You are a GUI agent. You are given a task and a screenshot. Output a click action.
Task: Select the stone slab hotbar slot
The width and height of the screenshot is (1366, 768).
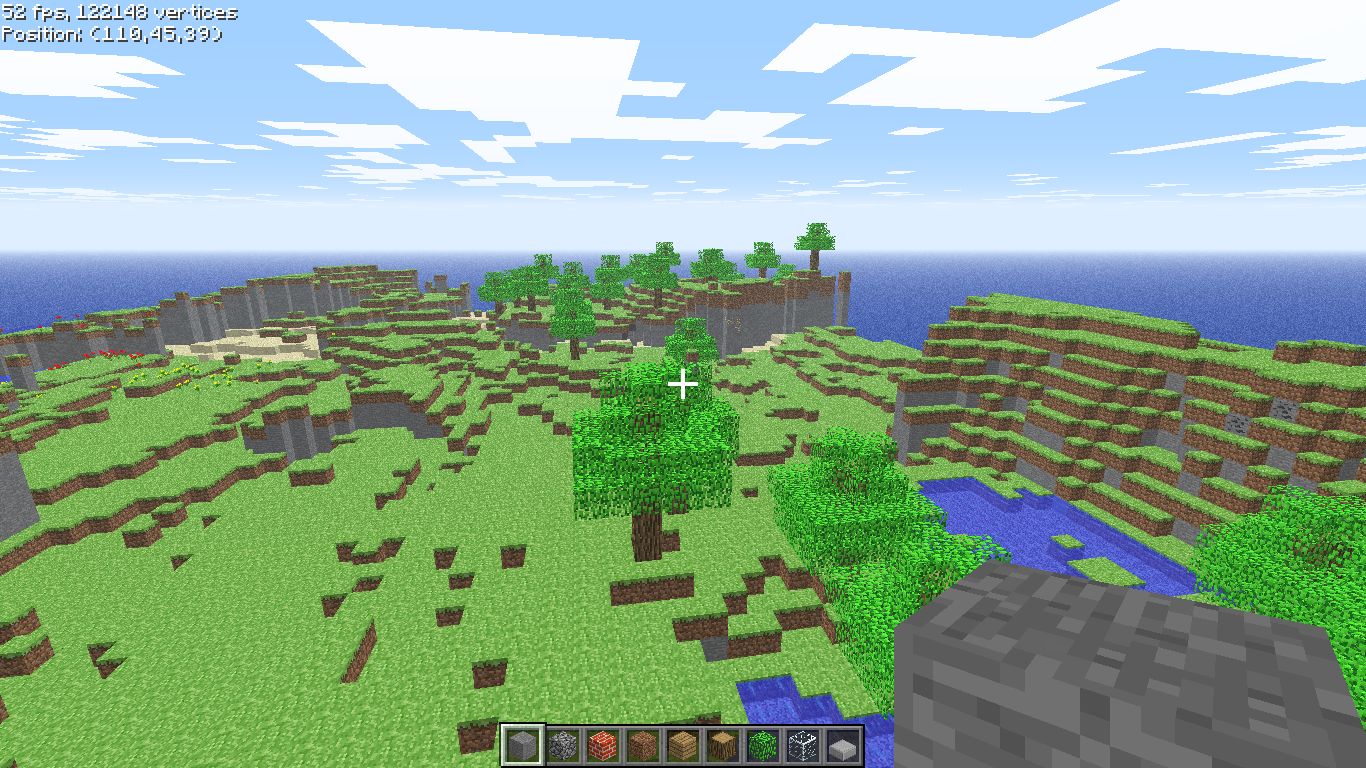pos(842,745)
